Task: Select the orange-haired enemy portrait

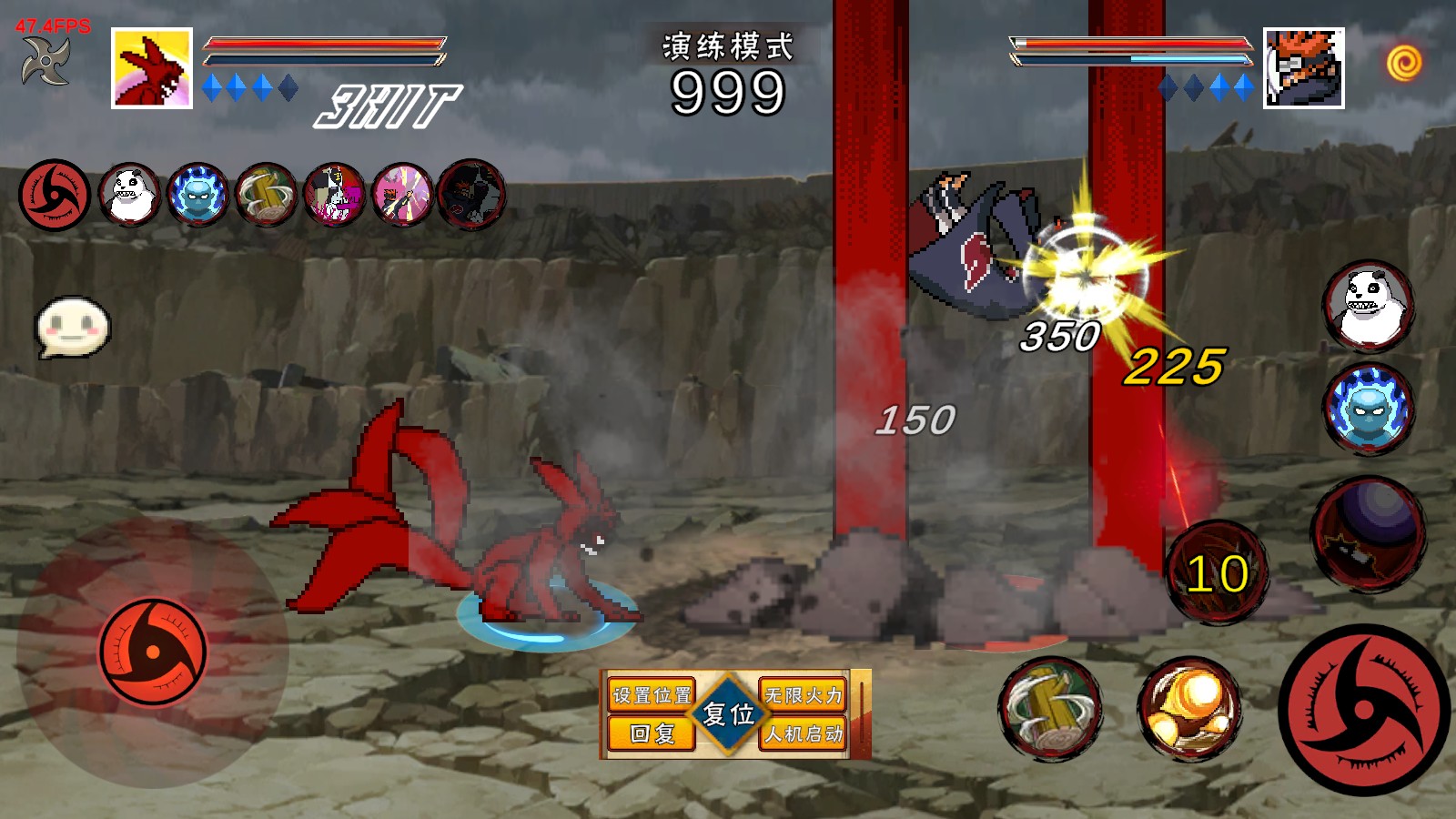Action: tap(1303, 68)
